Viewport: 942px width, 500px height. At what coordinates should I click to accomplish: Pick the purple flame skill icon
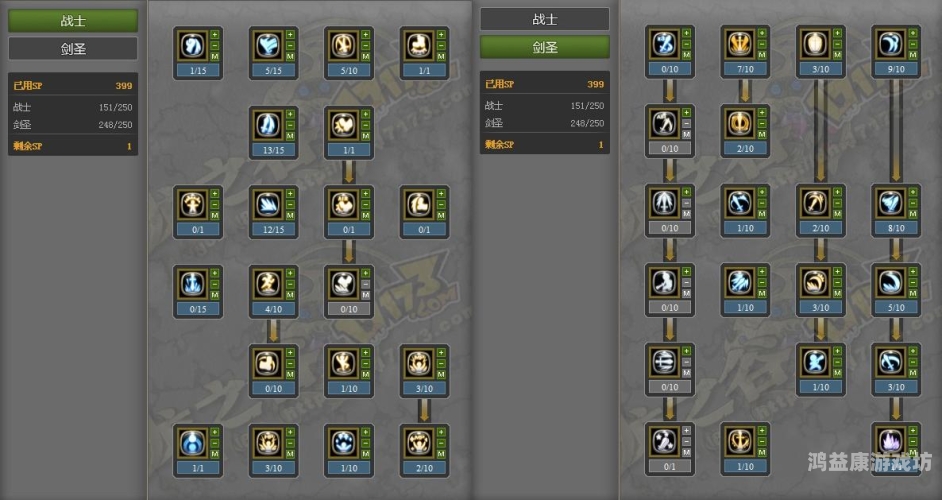pyautogui.click(x=890, y=440)
